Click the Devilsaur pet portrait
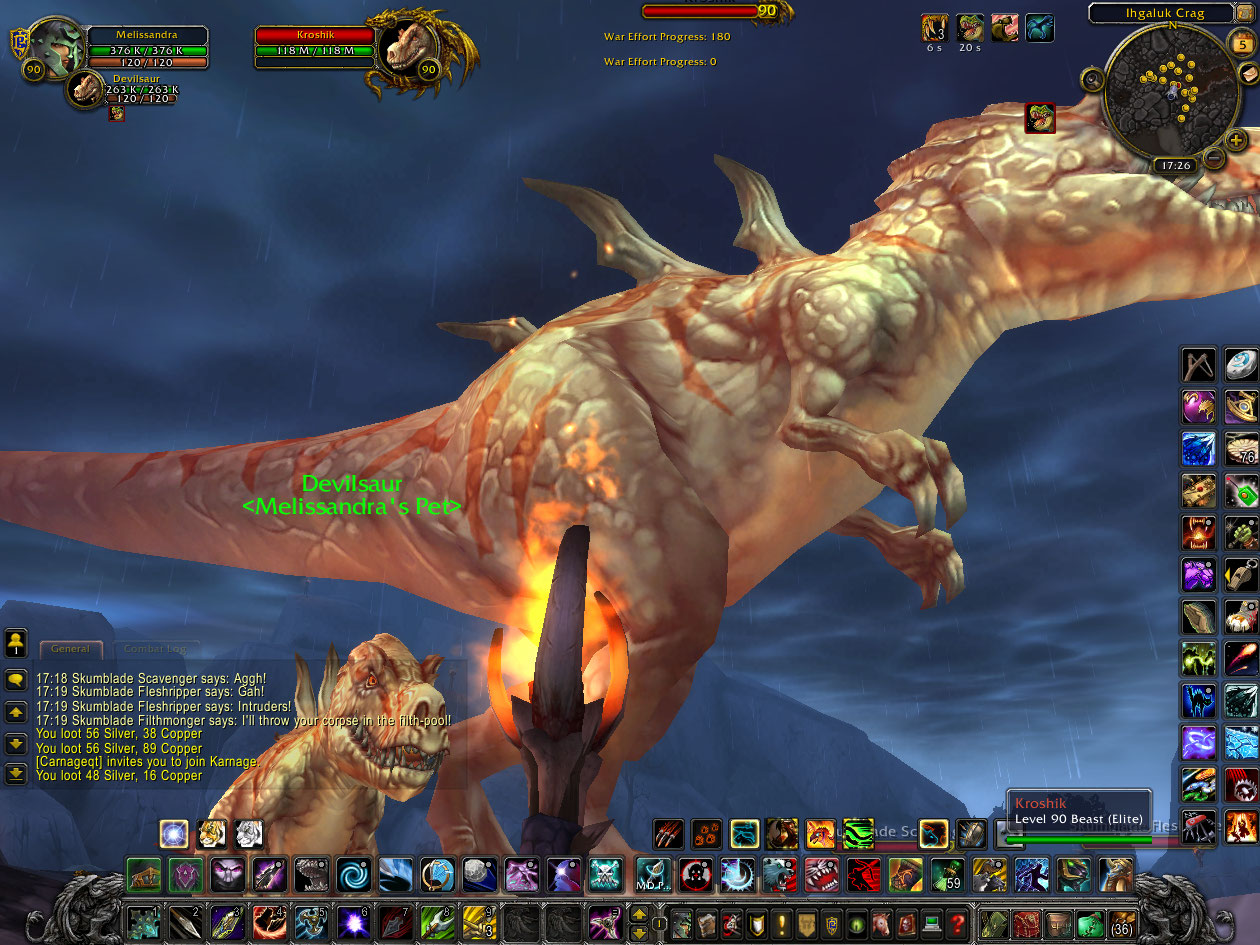Image resolution: width=1260 pixels, height=945 pixels. click(88, 91)
